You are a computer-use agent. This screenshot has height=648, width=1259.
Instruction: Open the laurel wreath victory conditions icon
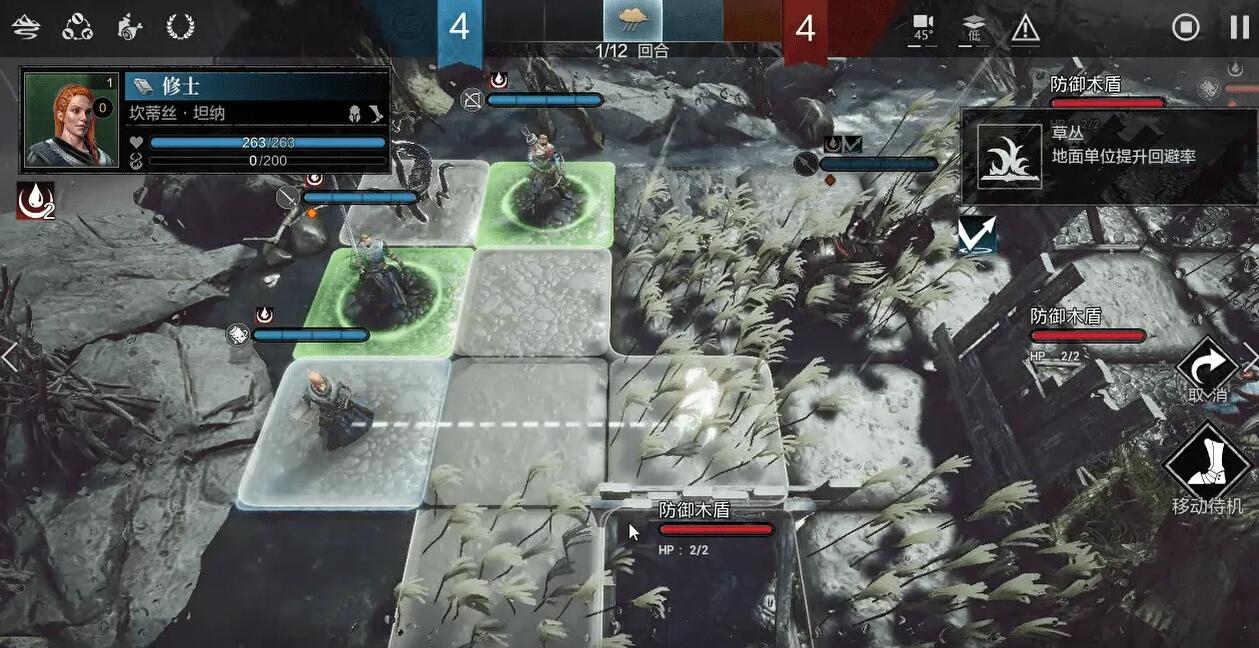(180, 27)
